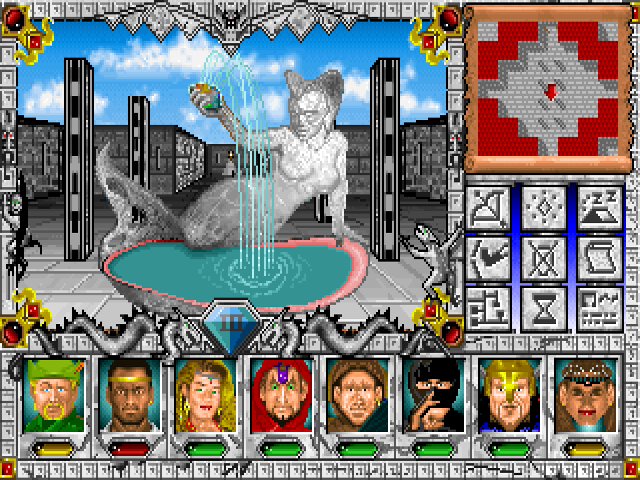The image size is (640, 480).
Task: Click the minimap with the red arrow
Action: point(546,88)
